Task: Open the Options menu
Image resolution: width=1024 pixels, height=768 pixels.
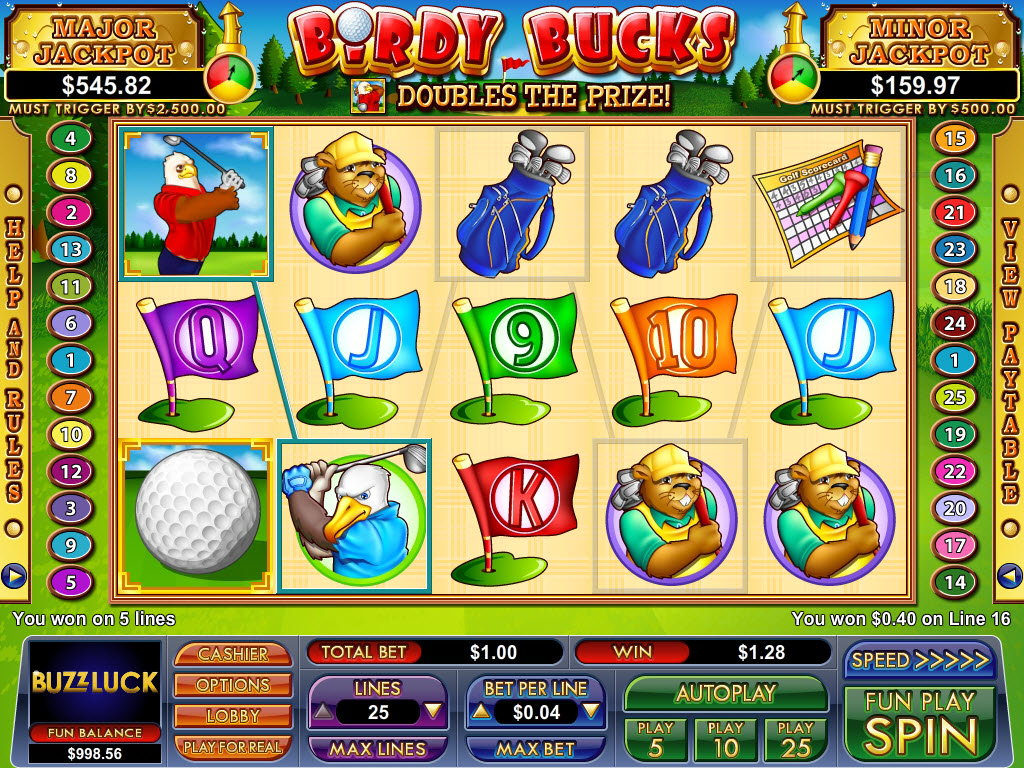Action: [232, 685]
